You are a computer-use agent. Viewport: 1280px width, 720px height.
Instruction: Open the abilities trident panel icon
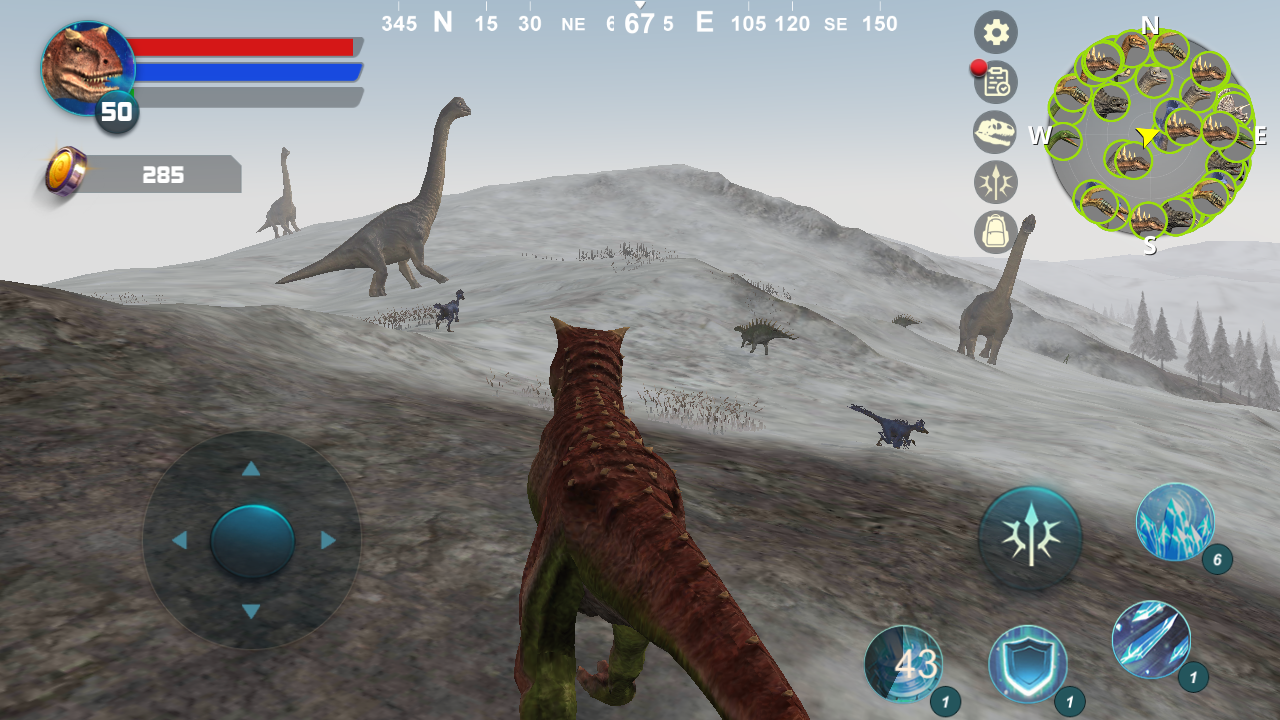995,182
